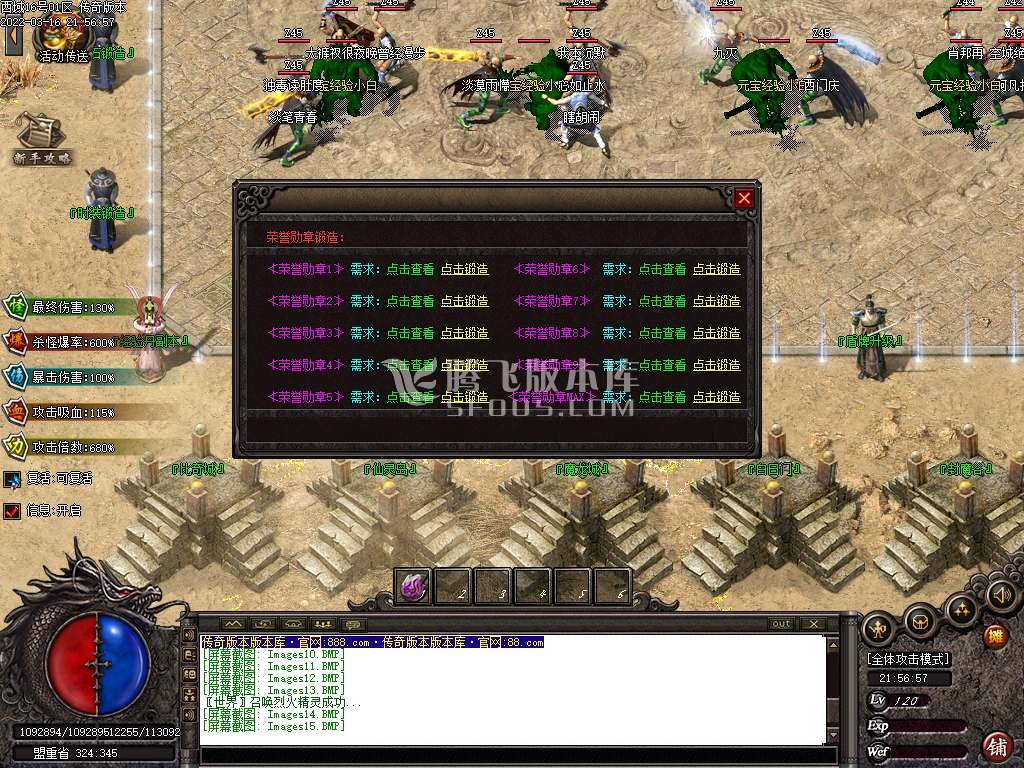1024x768 pixels.
Task: Open the 铺 shop button
Action: (x=997, y=746)
